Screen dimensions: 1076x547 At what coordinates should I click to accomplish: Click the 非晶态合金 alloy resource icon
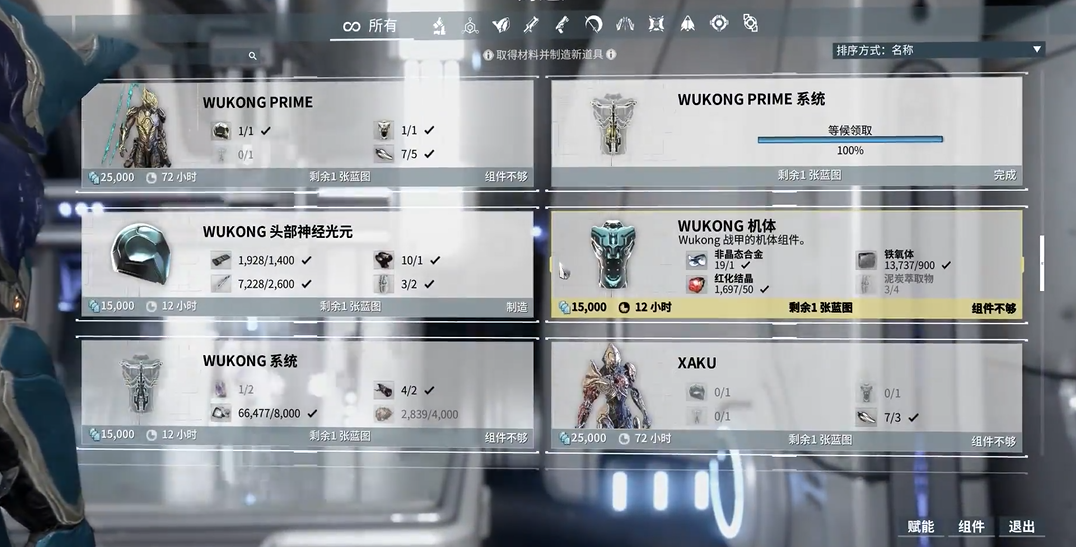pos(696,261)
